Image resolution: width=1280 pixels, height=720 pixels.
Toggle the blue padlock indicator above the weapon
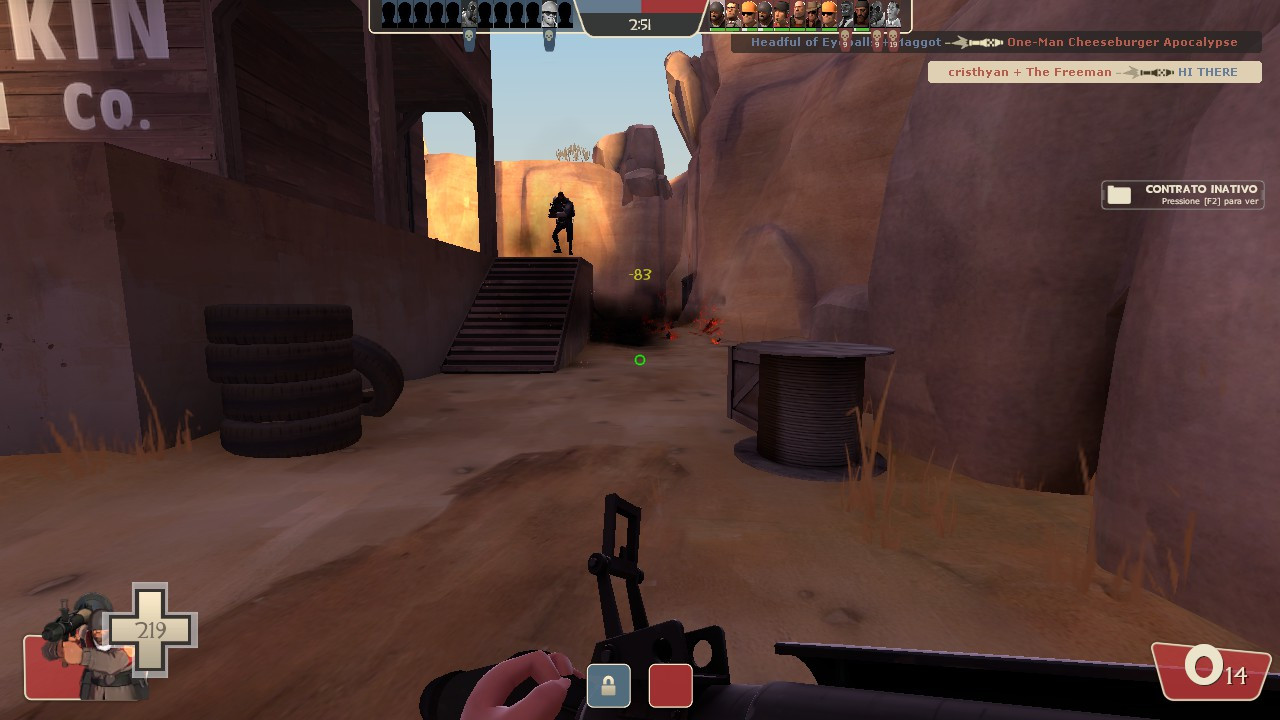[608, 685]
